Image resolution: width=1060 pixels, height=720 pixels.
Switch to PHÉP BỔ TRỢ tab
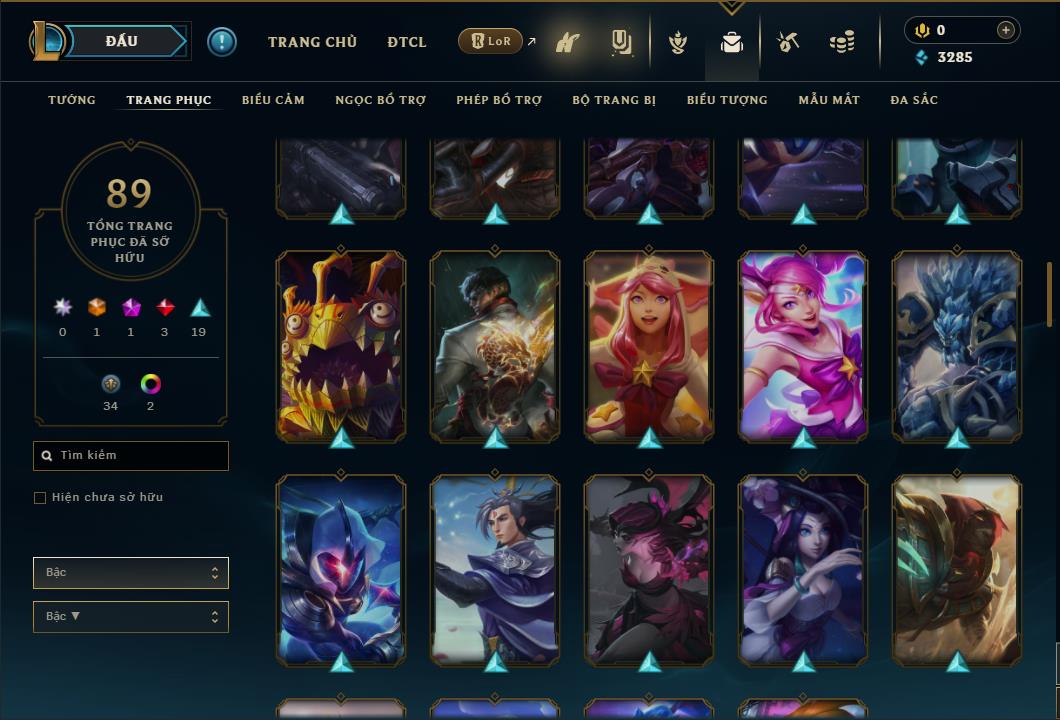pos(499,100)
